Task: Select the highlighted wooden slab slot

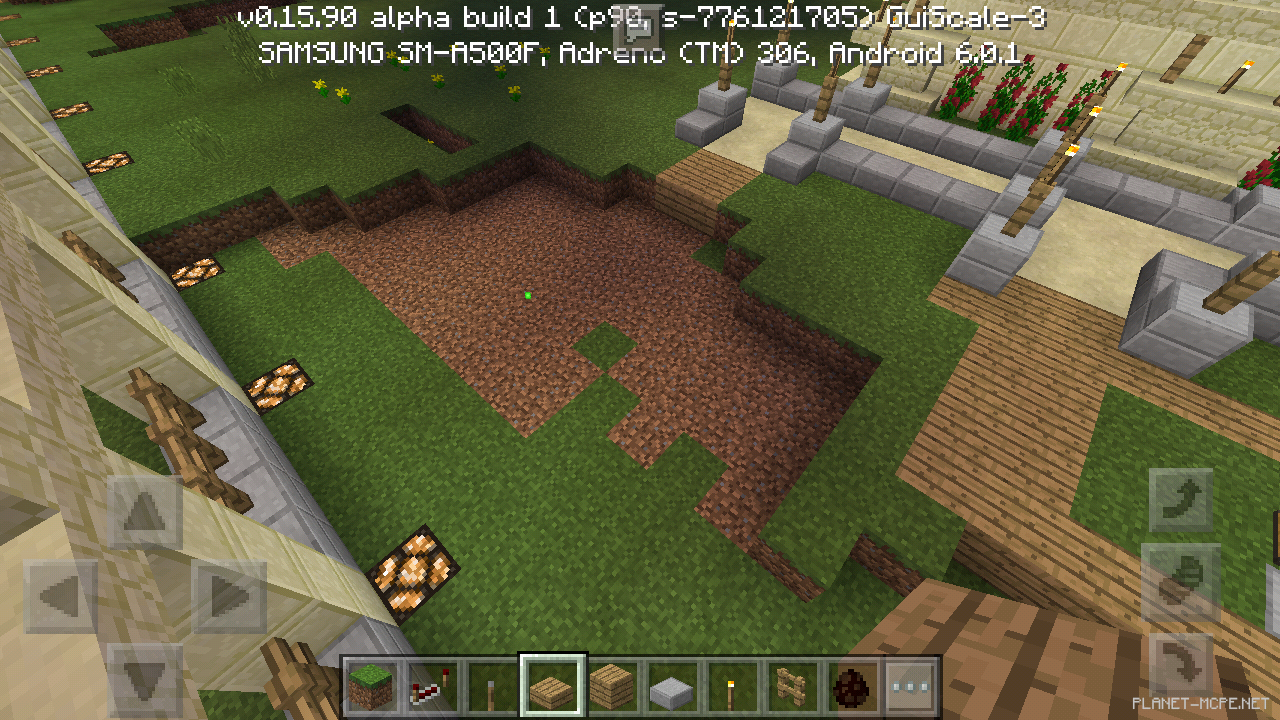Action: (553, 687)
